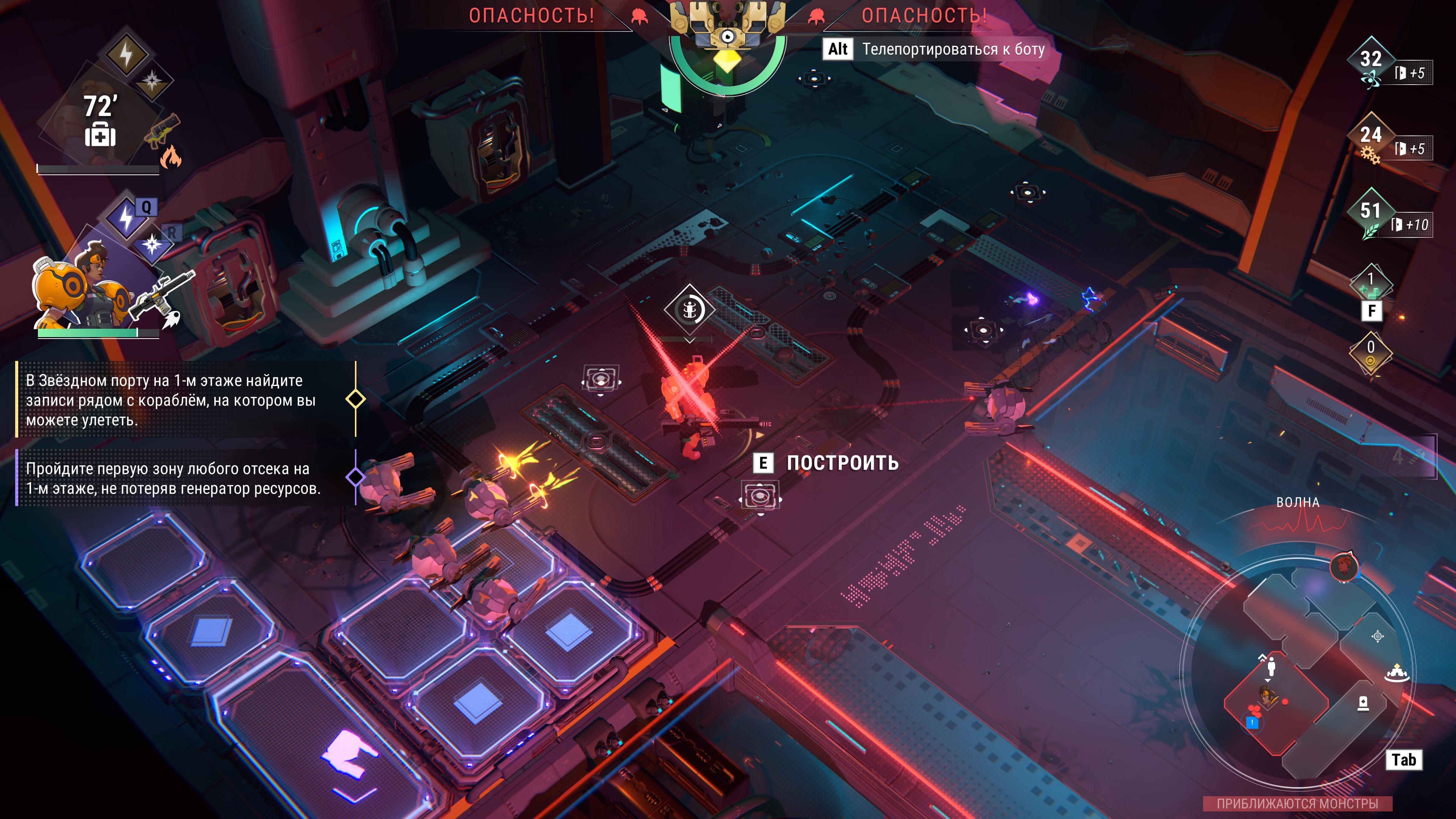
Task: Click the blue exclamation marker on minimap
Action: point(1252,722)
